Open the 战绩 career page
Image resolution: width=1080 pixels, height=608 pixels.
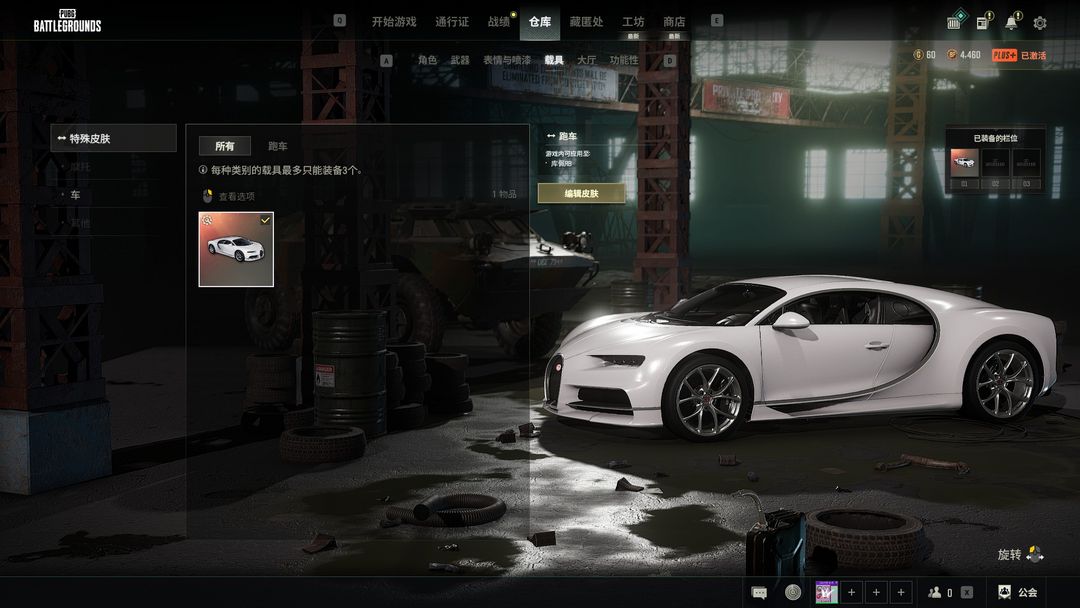pyautogui.click(x=498, y=22)
